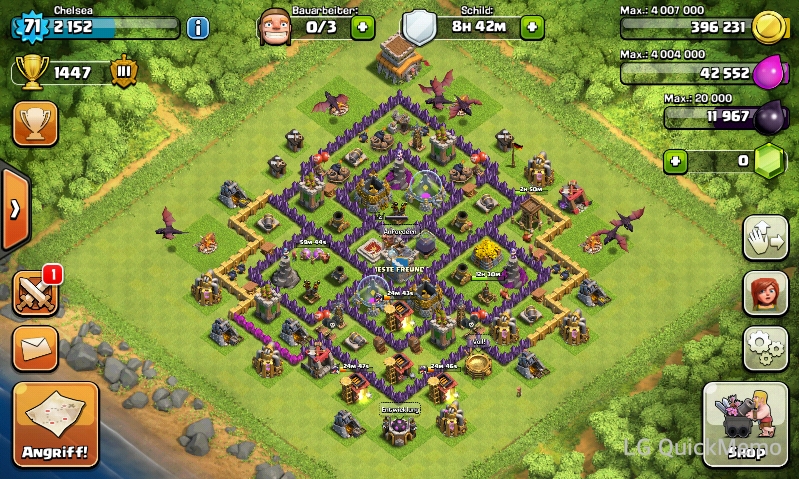Open the Shop
Image resolution: width=799 pixels, height=479 pixels.
point(745,423)
